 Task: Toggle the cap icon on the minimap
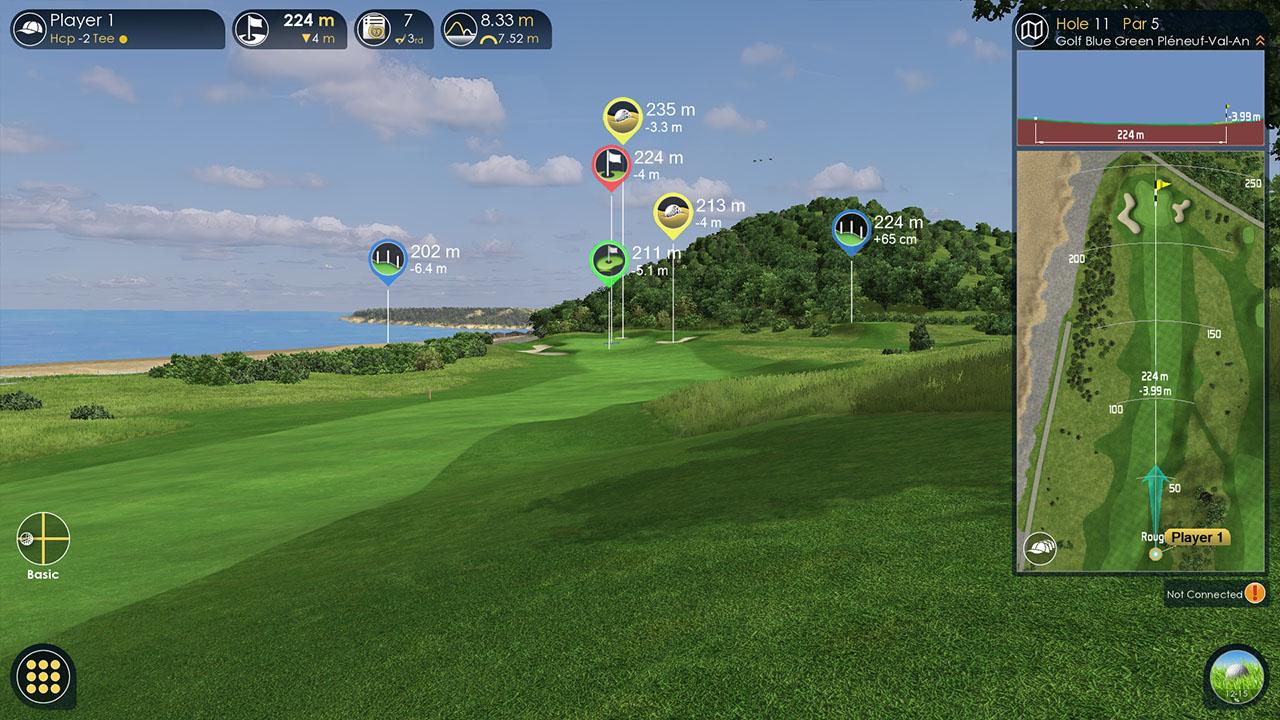[1040, 548]
